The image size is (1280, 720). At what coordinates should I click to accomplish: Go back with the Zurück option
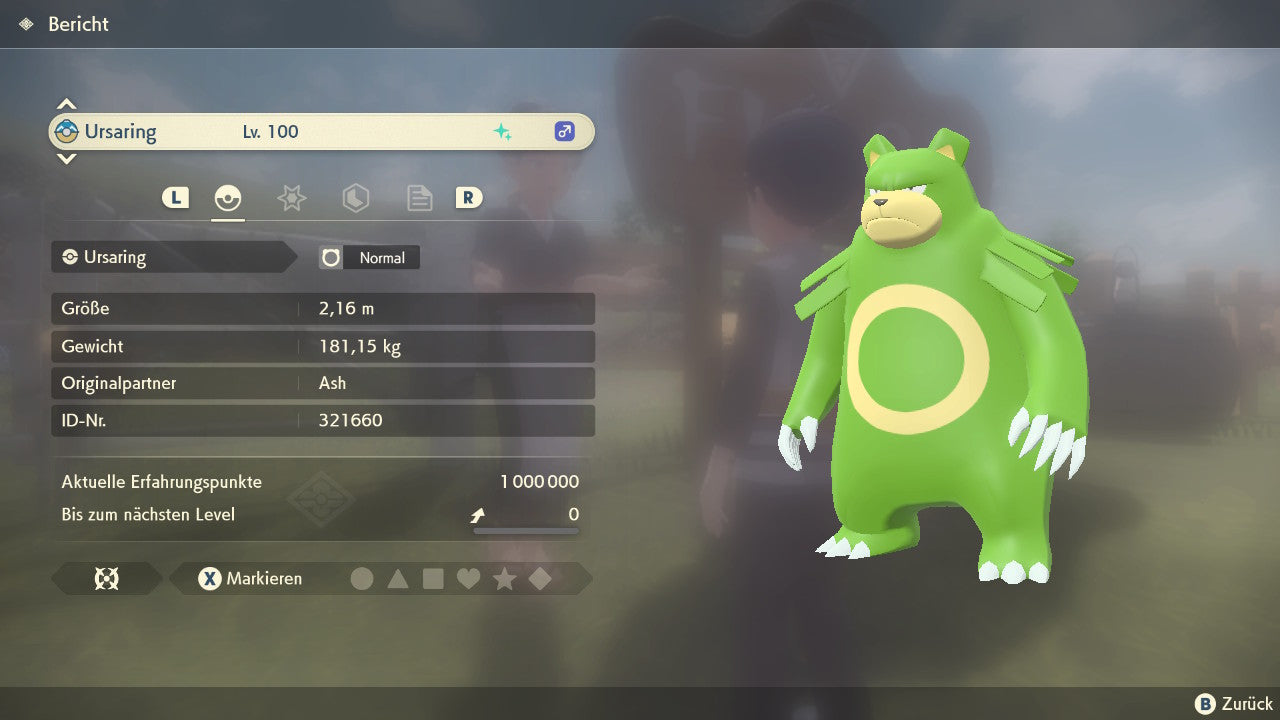pos(1235,704)
